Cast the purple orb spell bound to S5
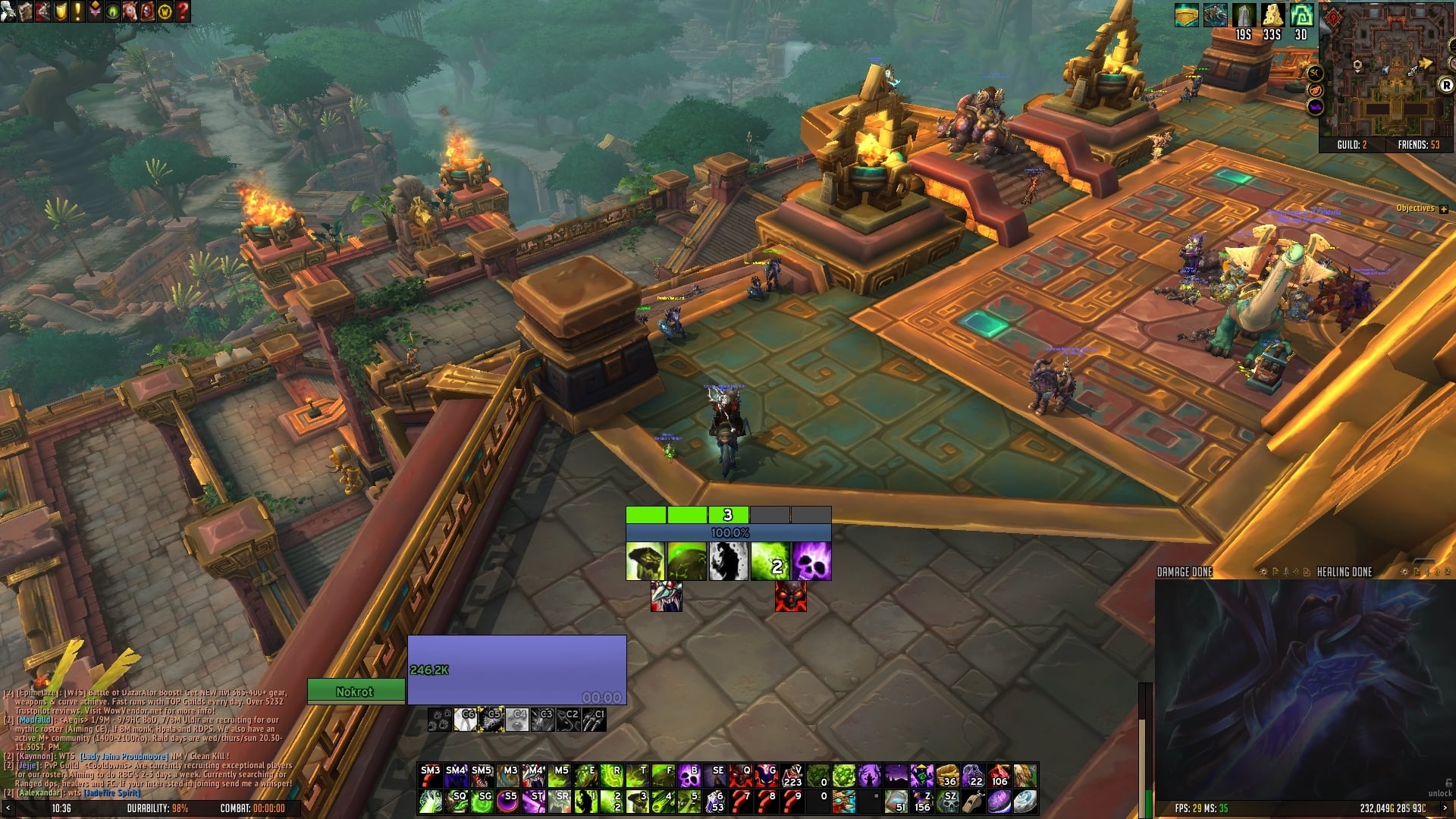The width and height of the screenshot is (1456, 819). pyautogui.click(x=507, y=802)
